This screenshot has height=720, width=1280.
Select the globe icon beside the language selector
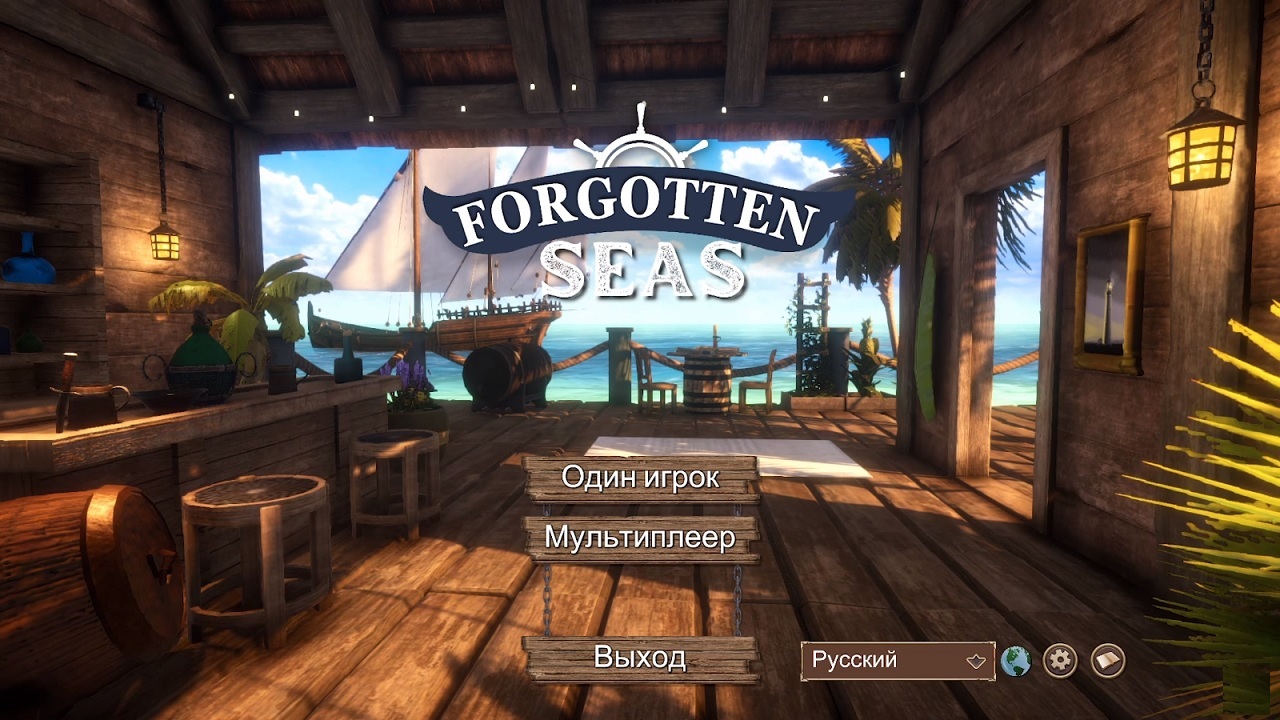(x=1015, y=660)
